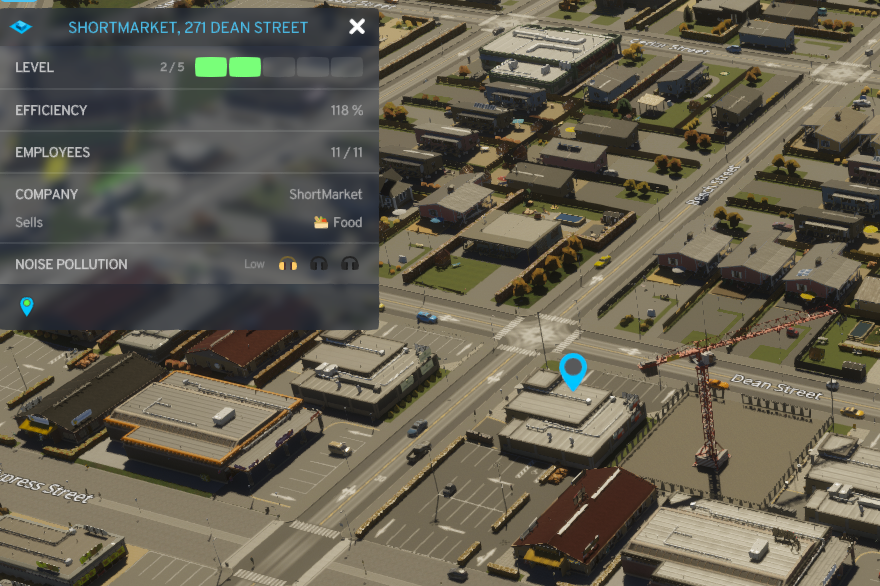The width and height of the screenshot is (880, 586).
Task: Close the ShortMarket info panel
Action: click(357, 27)
